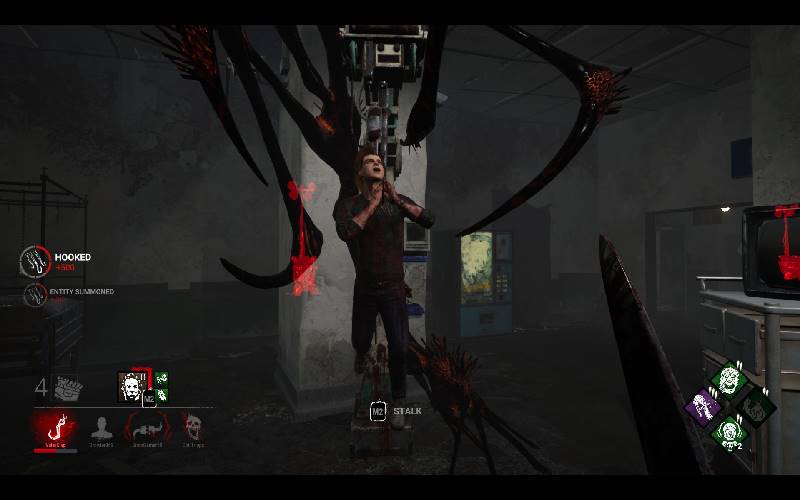Click the skull dead survivor status icon
The image size is (800, 500).
193,428
